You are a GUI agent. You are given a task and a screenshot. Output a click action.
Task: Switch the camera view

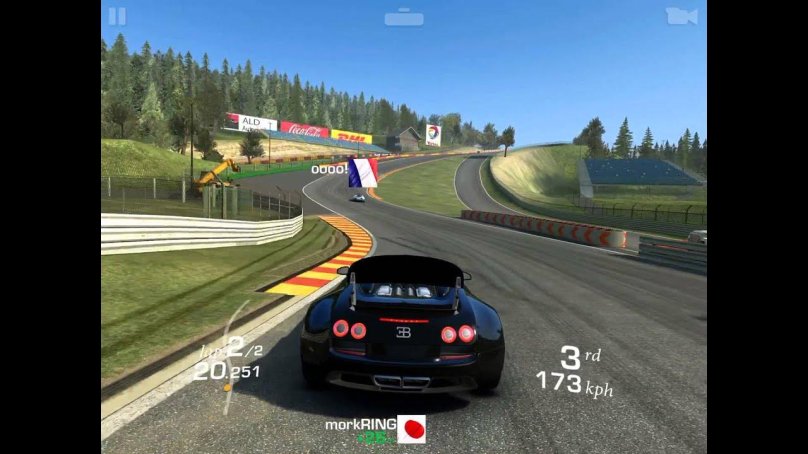click(681, 16)
